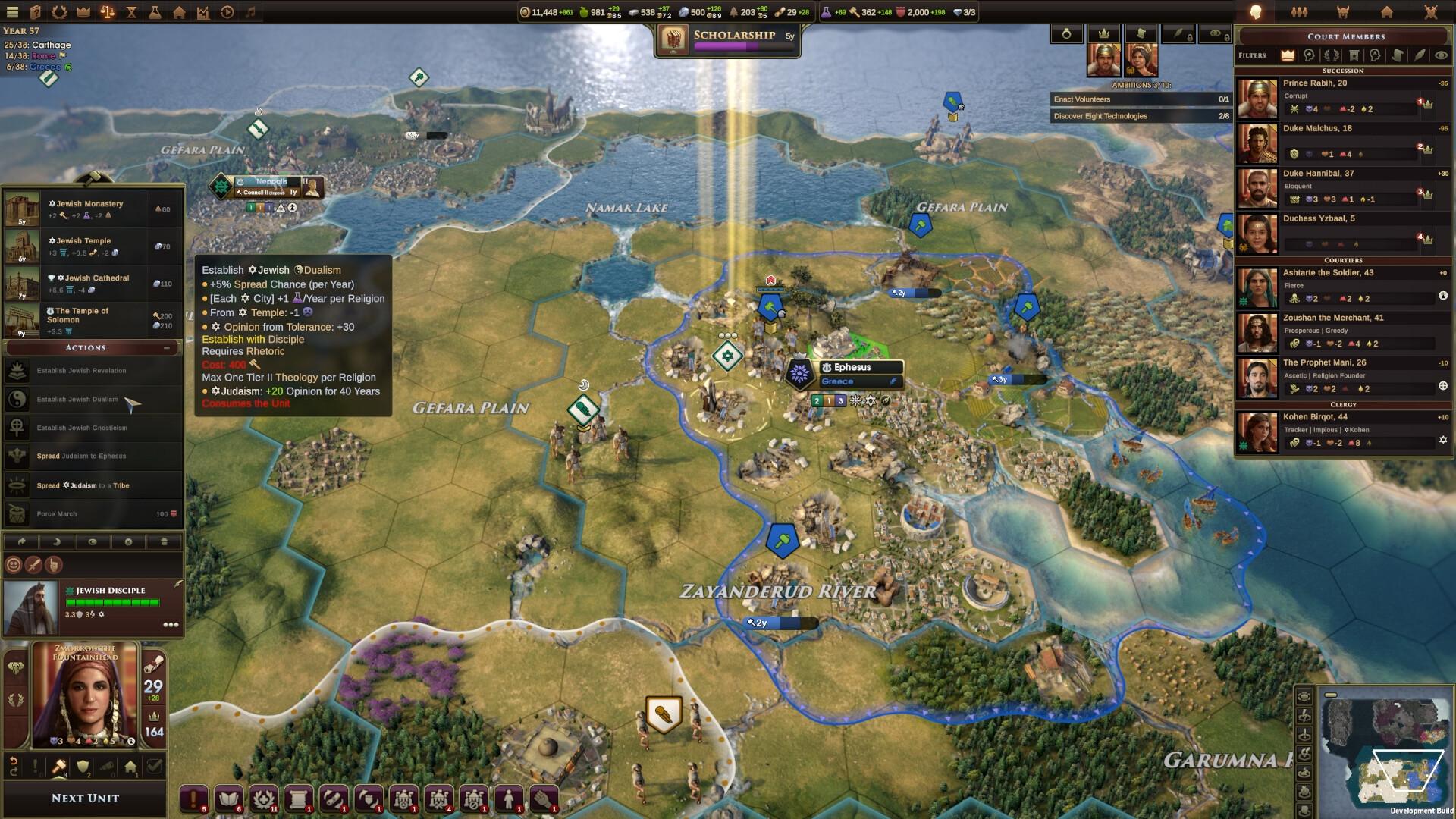
Task: Click the hourglass turn icon in top toolbar
Action: click(x=132, y=13)
